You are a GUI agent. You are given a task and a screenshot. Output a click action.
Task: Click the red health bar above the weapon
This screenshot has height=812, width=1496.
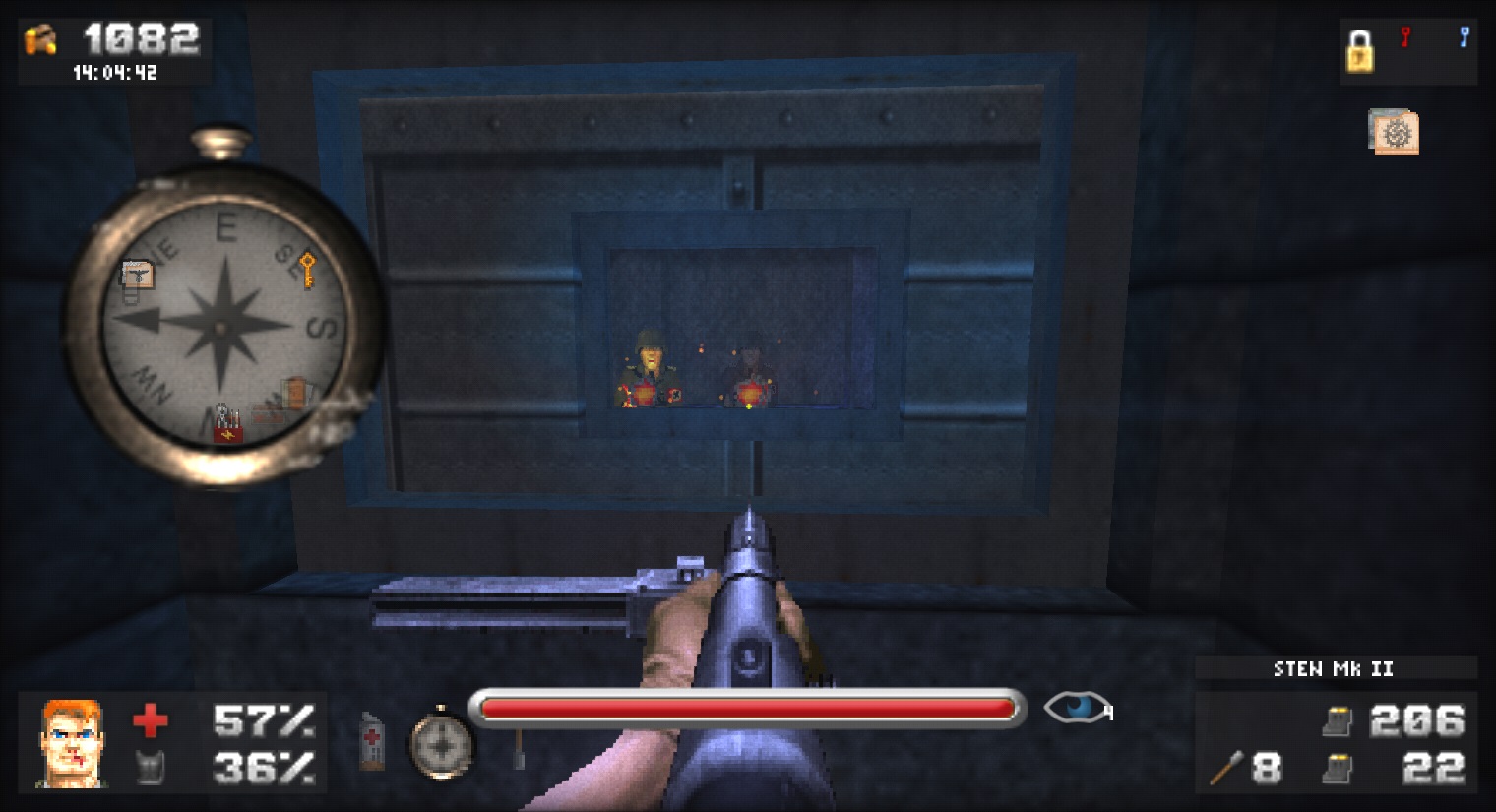pyautogui.click(x=748, y=708)
